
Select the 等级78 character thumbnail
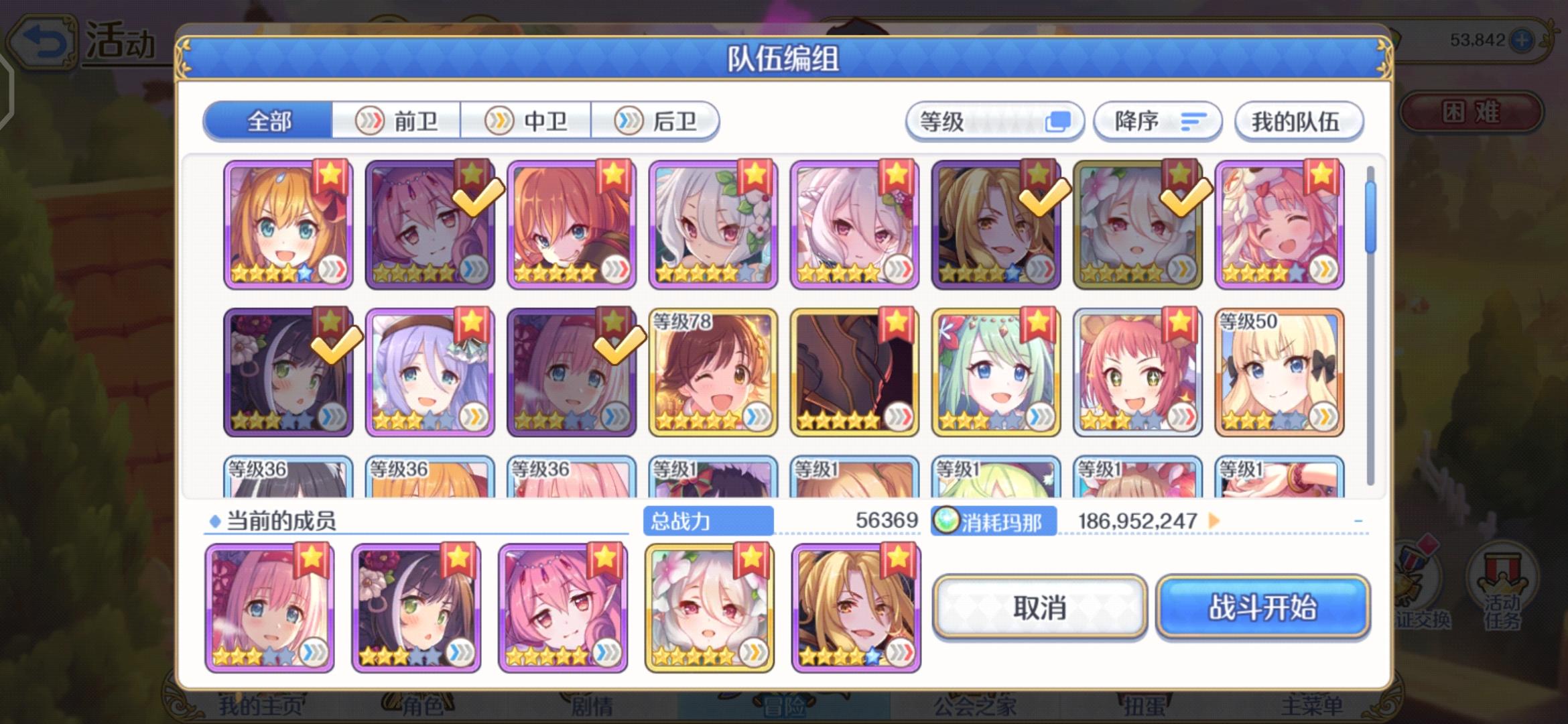coord(713,371)
